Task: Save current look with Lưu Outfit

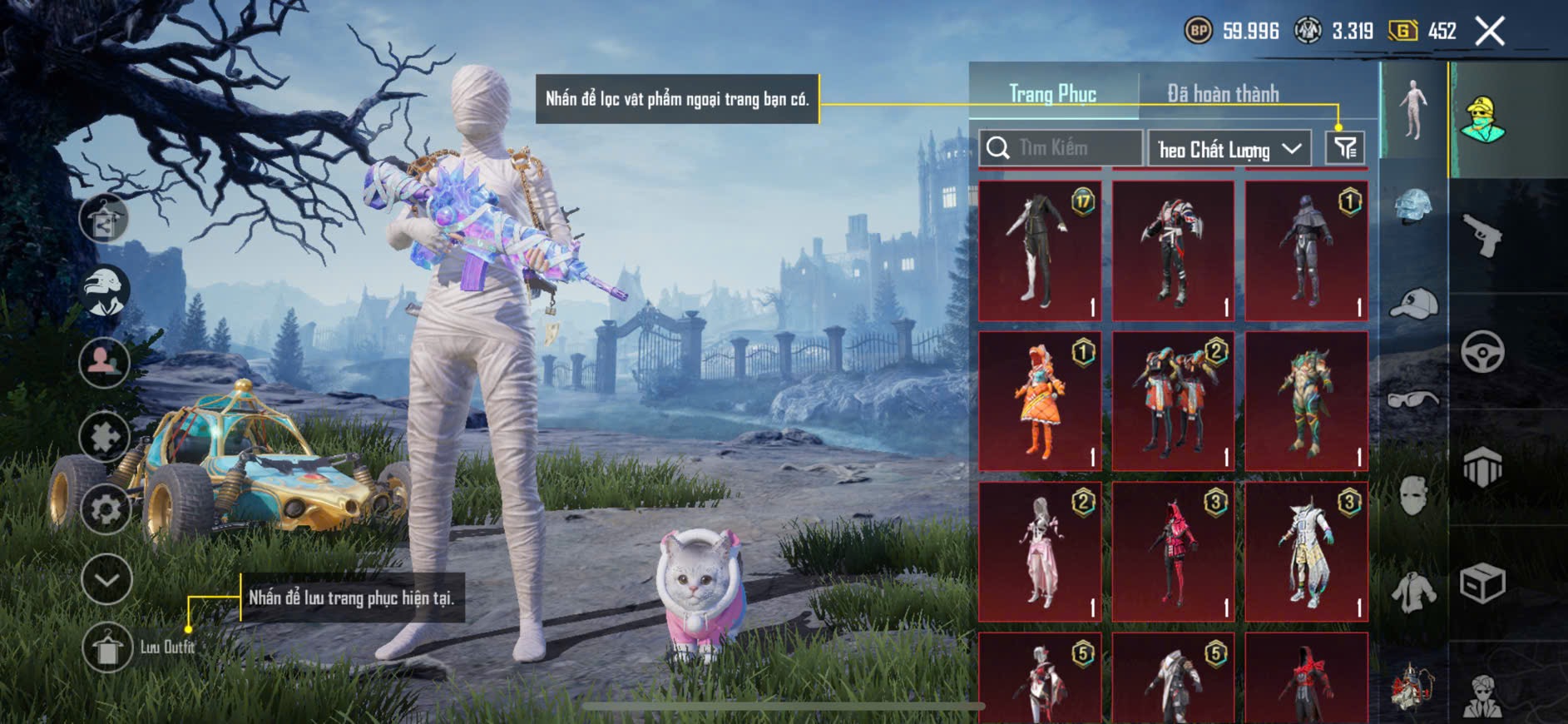Action: (x=108, y=647)
